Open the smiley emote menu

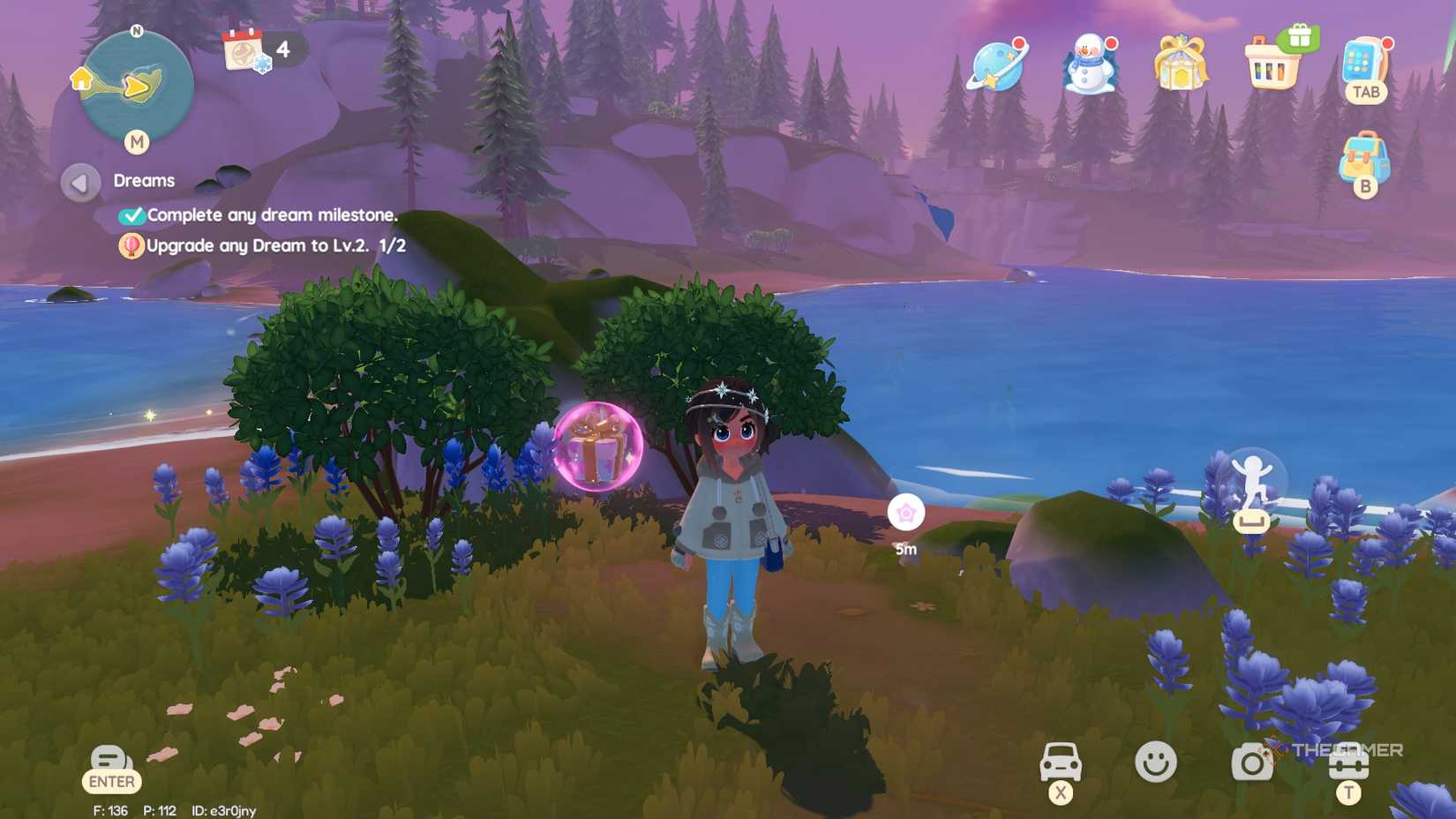(1158, 761)
